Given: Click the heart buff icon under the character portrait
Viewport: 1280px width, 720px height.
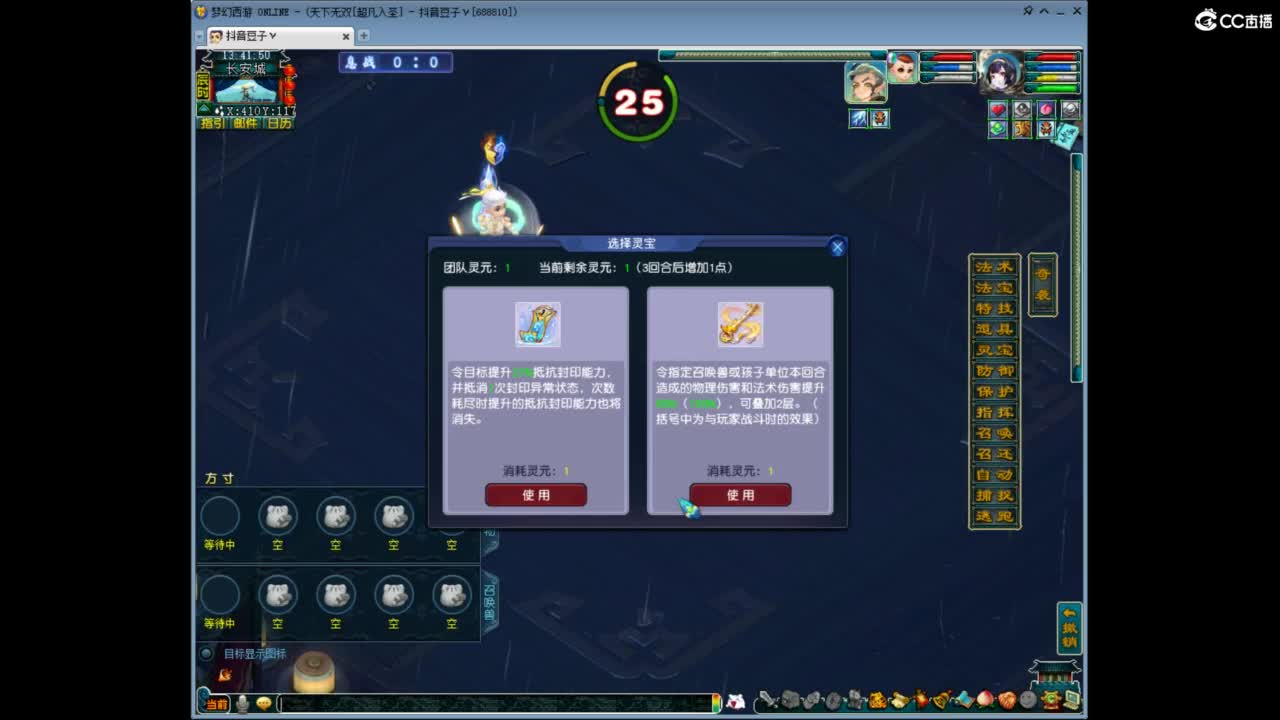Looking at the screenshot, I should tap(998, 109).
